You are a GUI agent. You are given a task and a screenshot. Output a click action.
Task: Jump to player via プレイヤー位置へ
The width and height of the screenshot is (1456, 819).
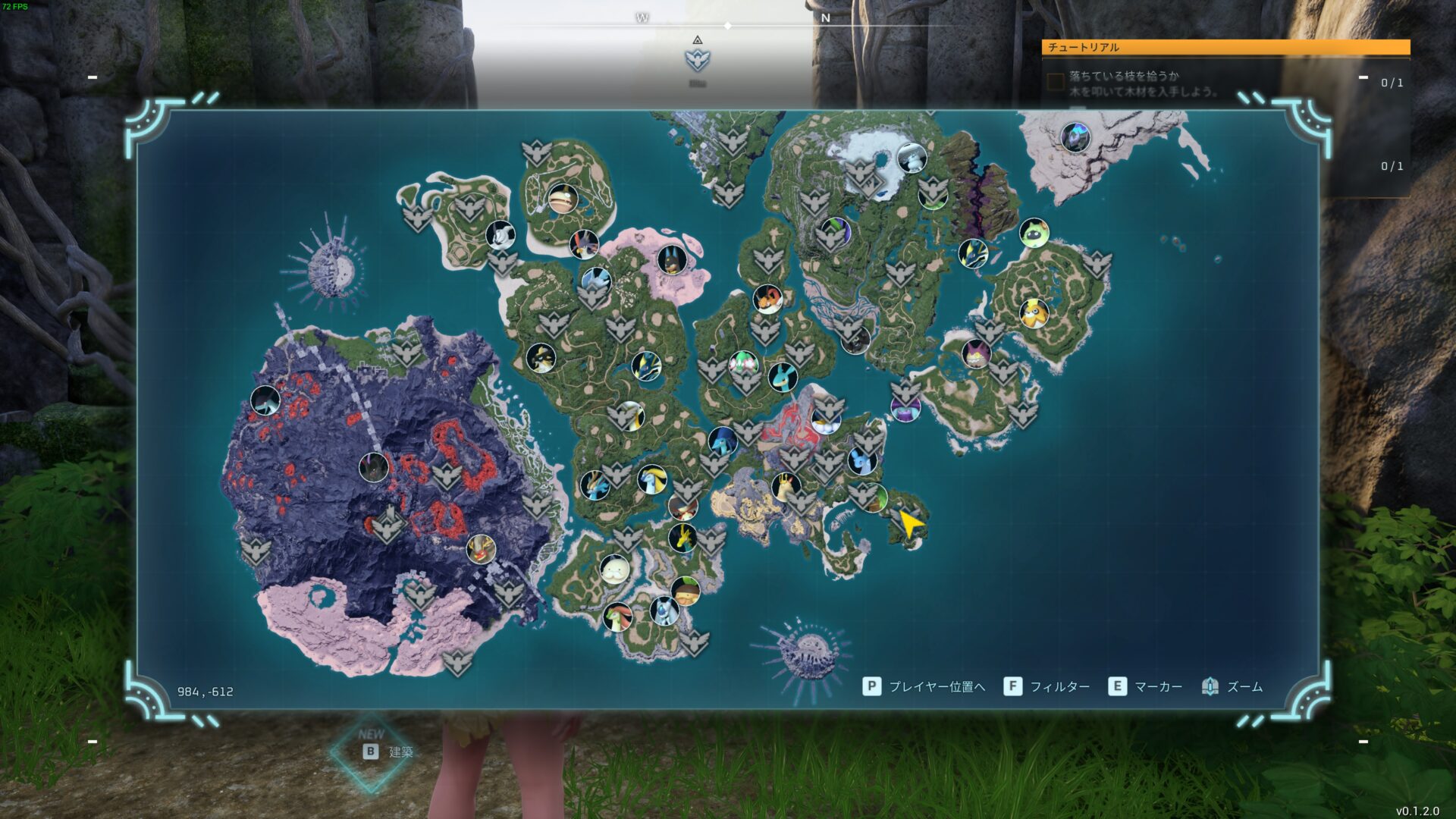click(x=924, y=686)
